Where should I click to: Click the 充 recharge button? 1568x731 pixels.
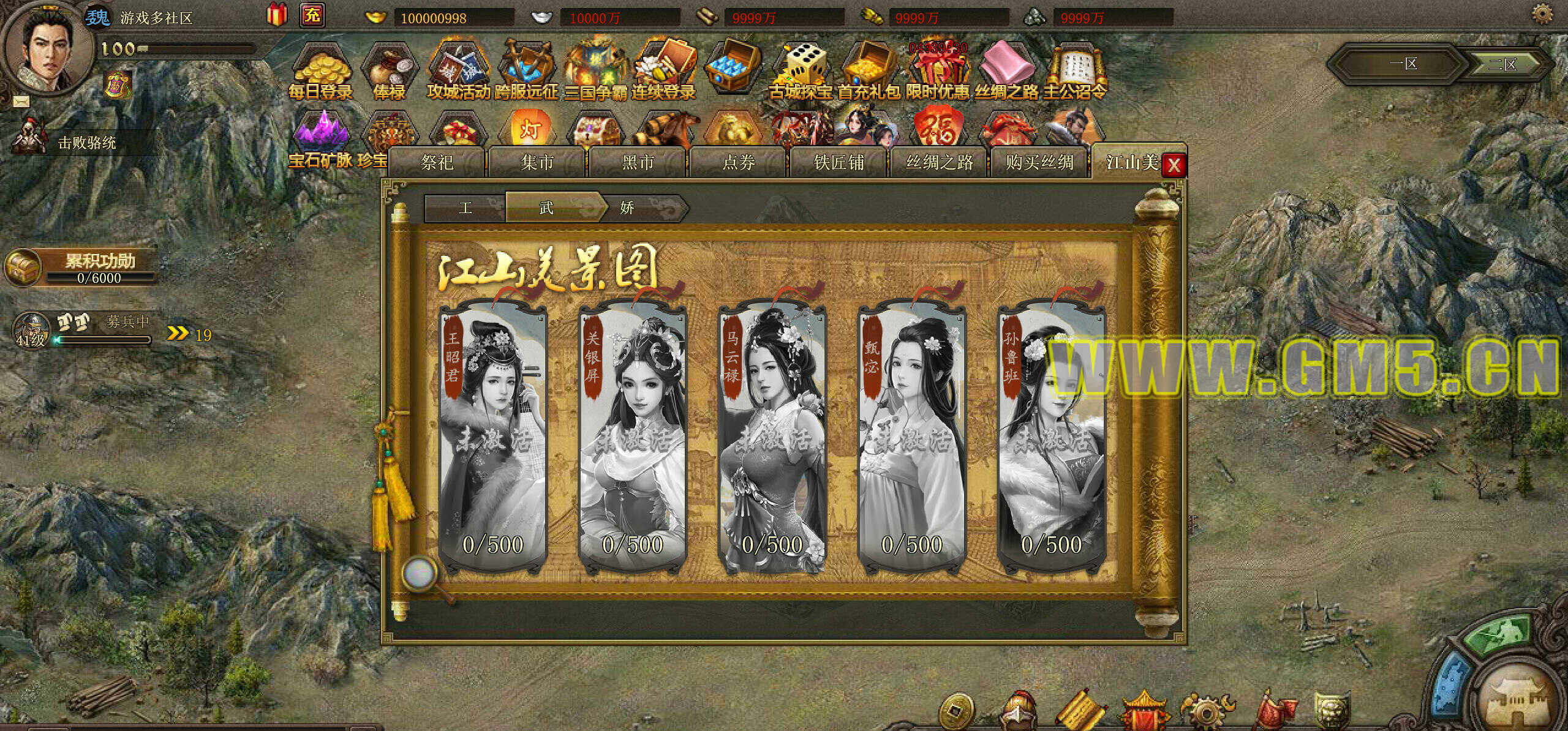click(312, 15)
